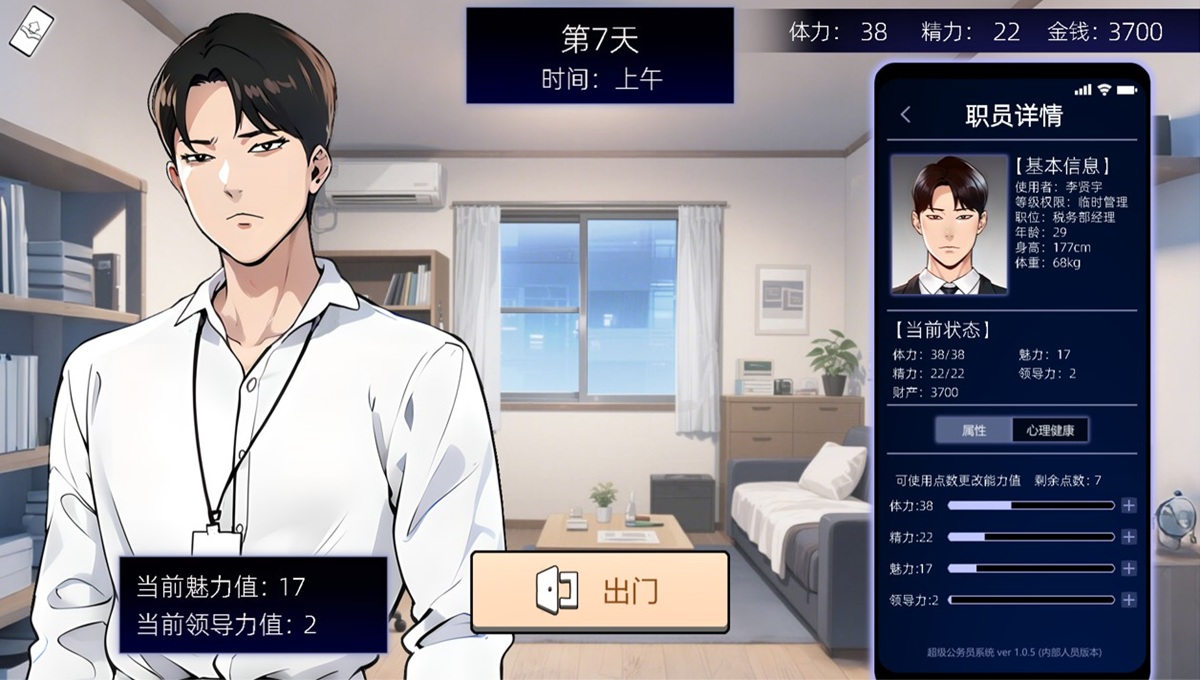Screen dimensions: 1200x680
Task: Open the 心理健康 tab
Action: click(x=1049, y=430)
